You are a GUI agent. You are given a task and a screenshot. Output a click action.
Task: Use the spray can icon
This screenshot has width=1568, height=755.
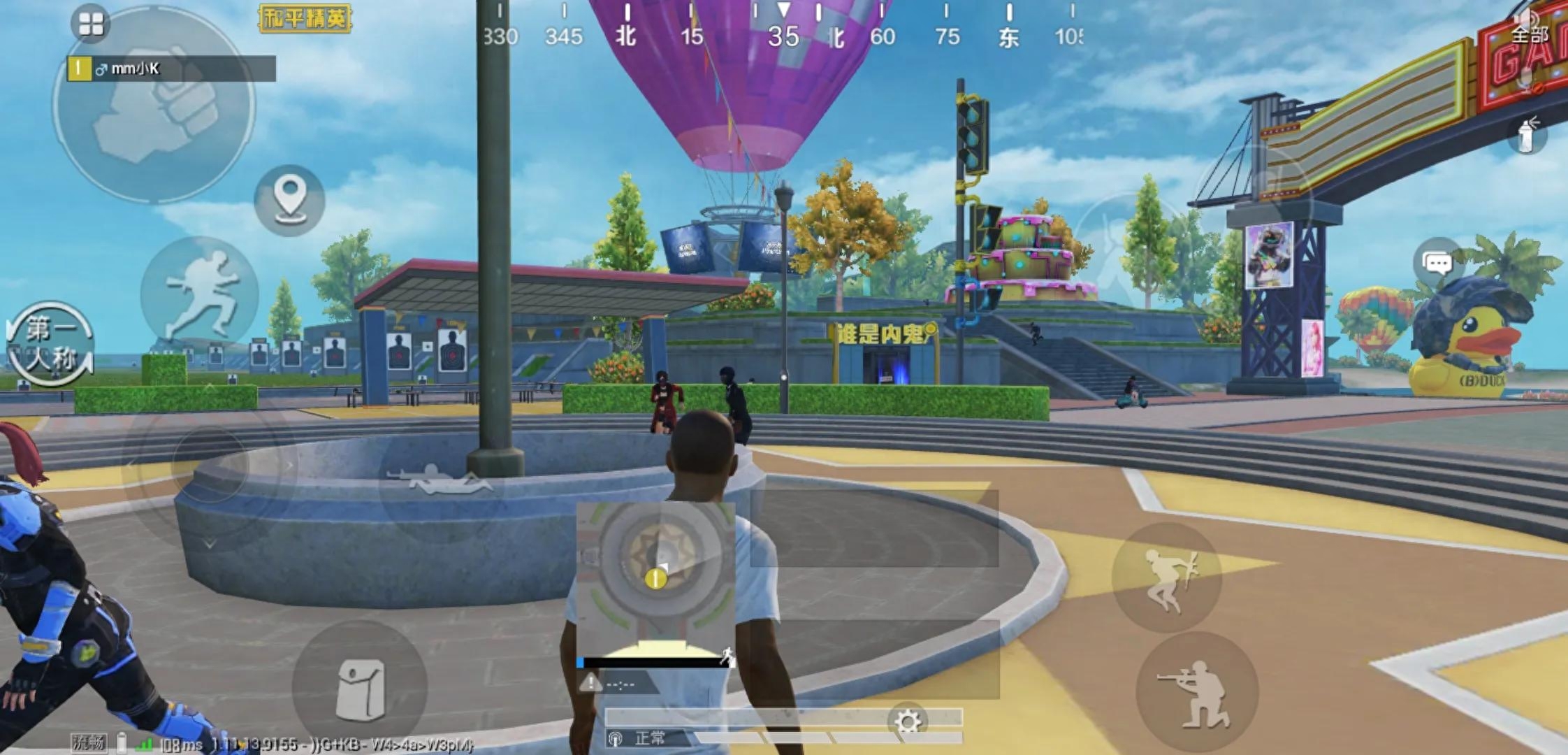coord(1526,135)
